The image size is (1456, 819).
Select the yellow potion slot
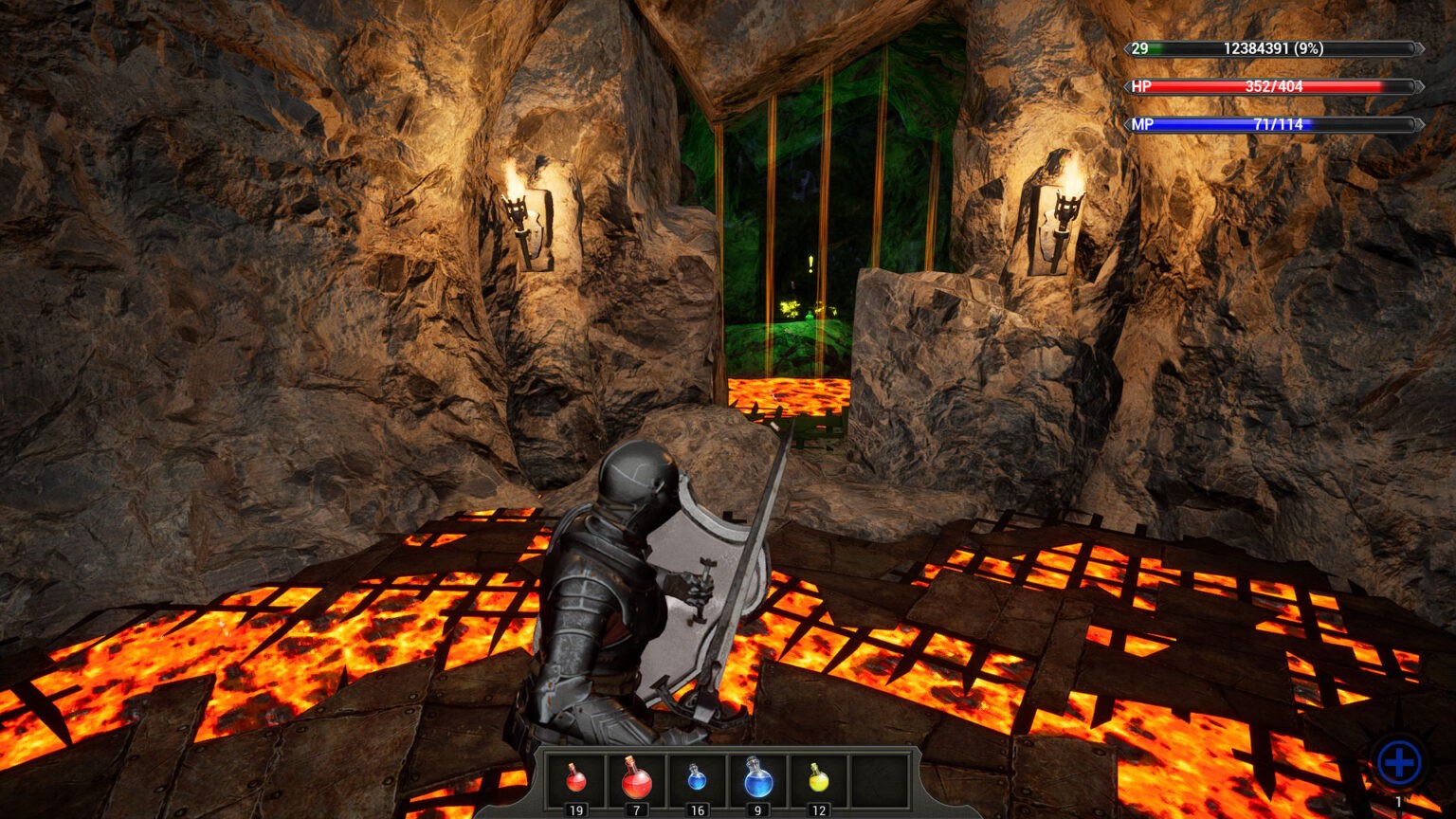pyautogui.click(x=819, y=779)
